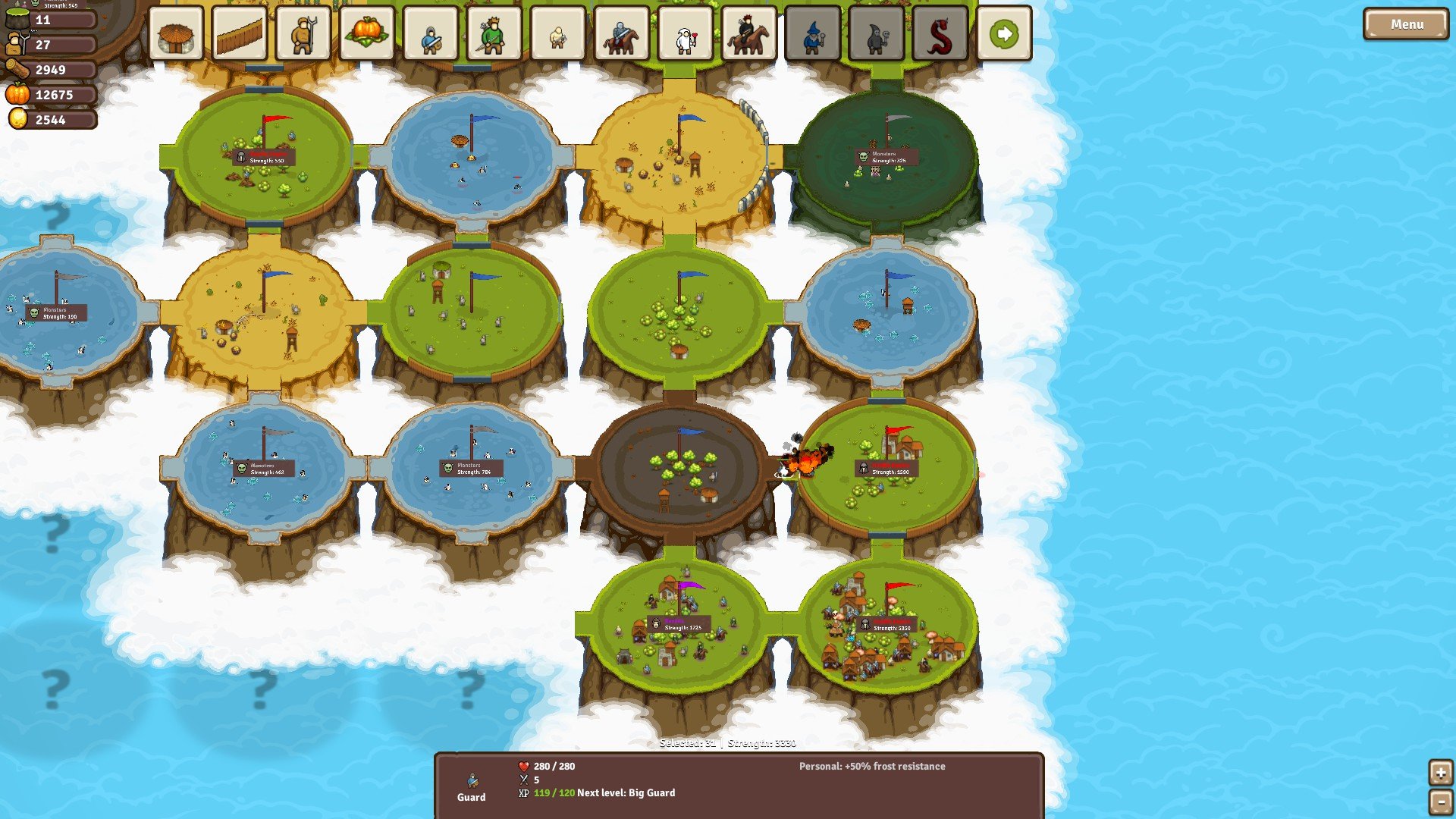Select the small pale warrior icon
Screen dimensions: 1456x819
(558, 34)
